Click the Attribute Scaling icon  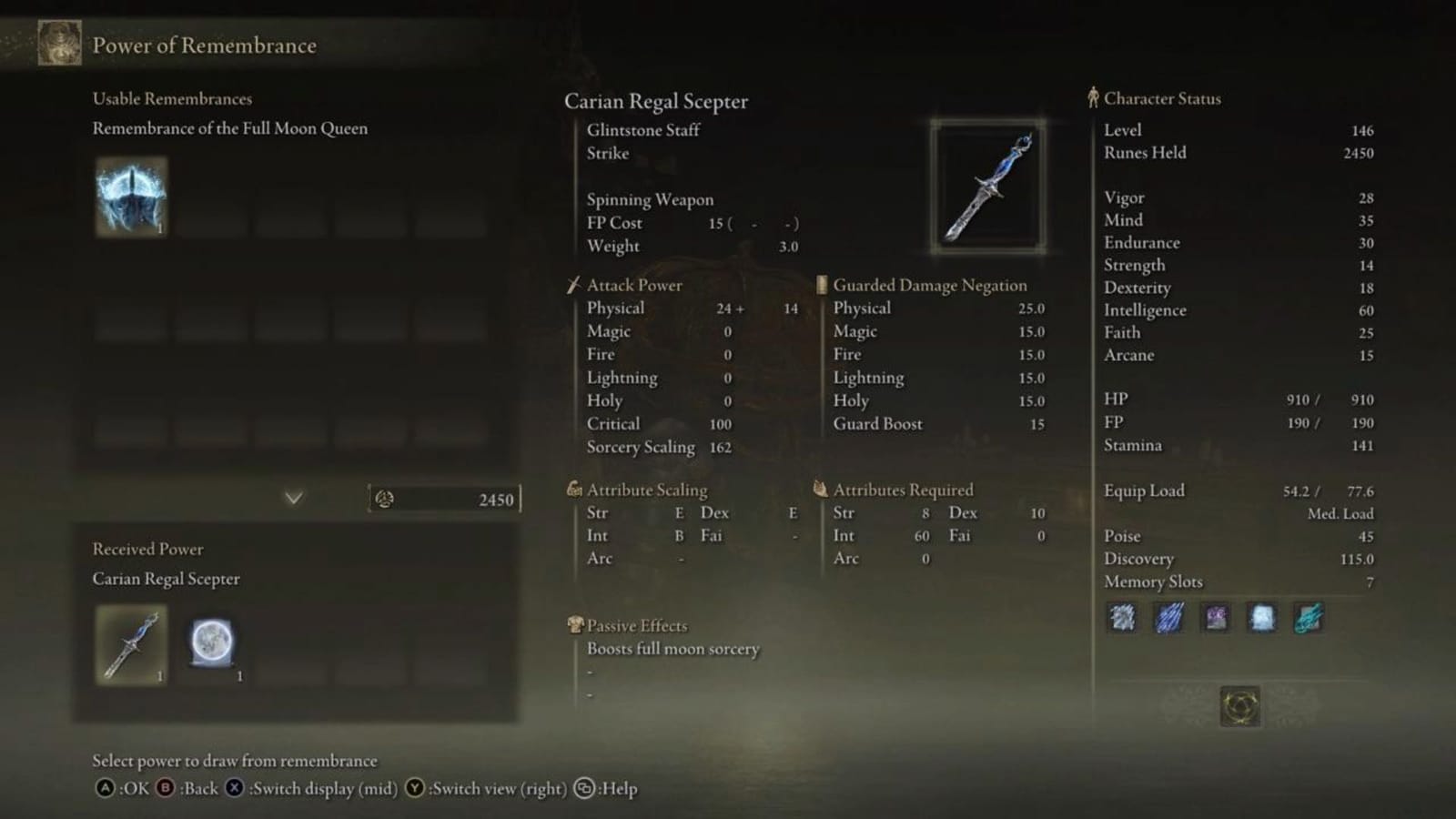coord(574,489)
